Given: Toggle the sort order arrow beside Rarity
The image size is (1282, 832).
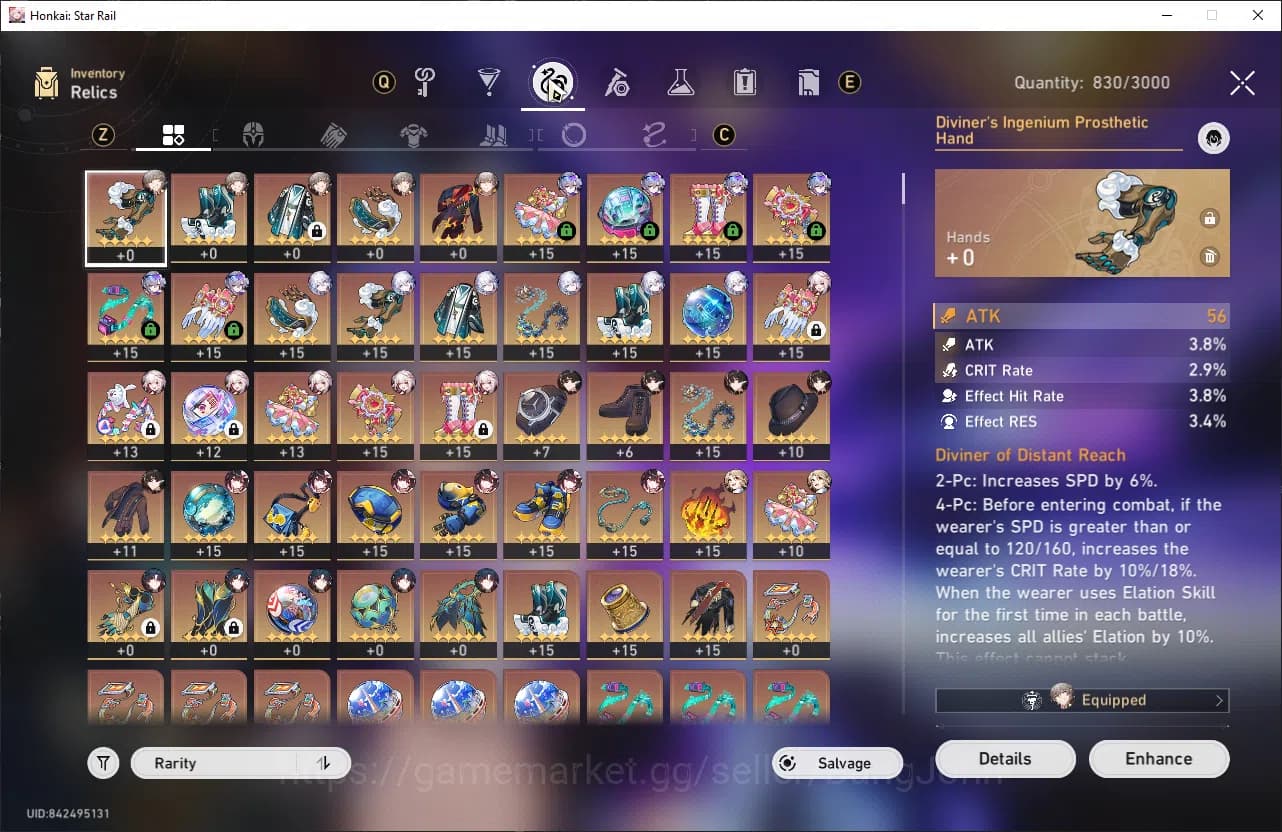Looking at the screenshot, I should 323,762.
